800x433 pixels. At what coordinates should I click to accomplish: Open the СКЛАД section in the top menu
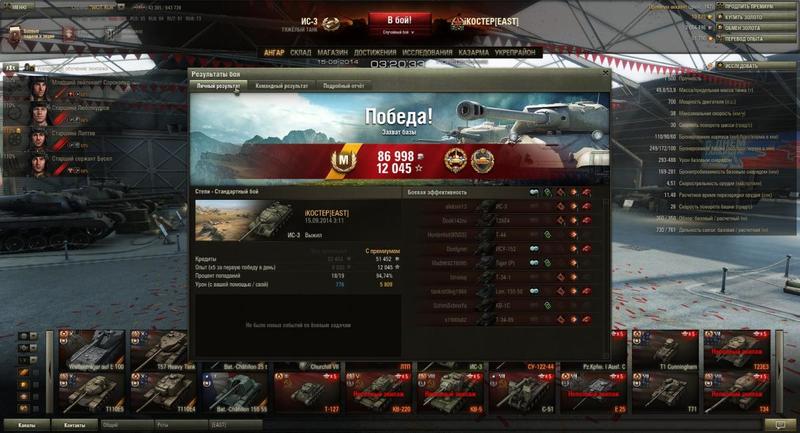point(302,51)
